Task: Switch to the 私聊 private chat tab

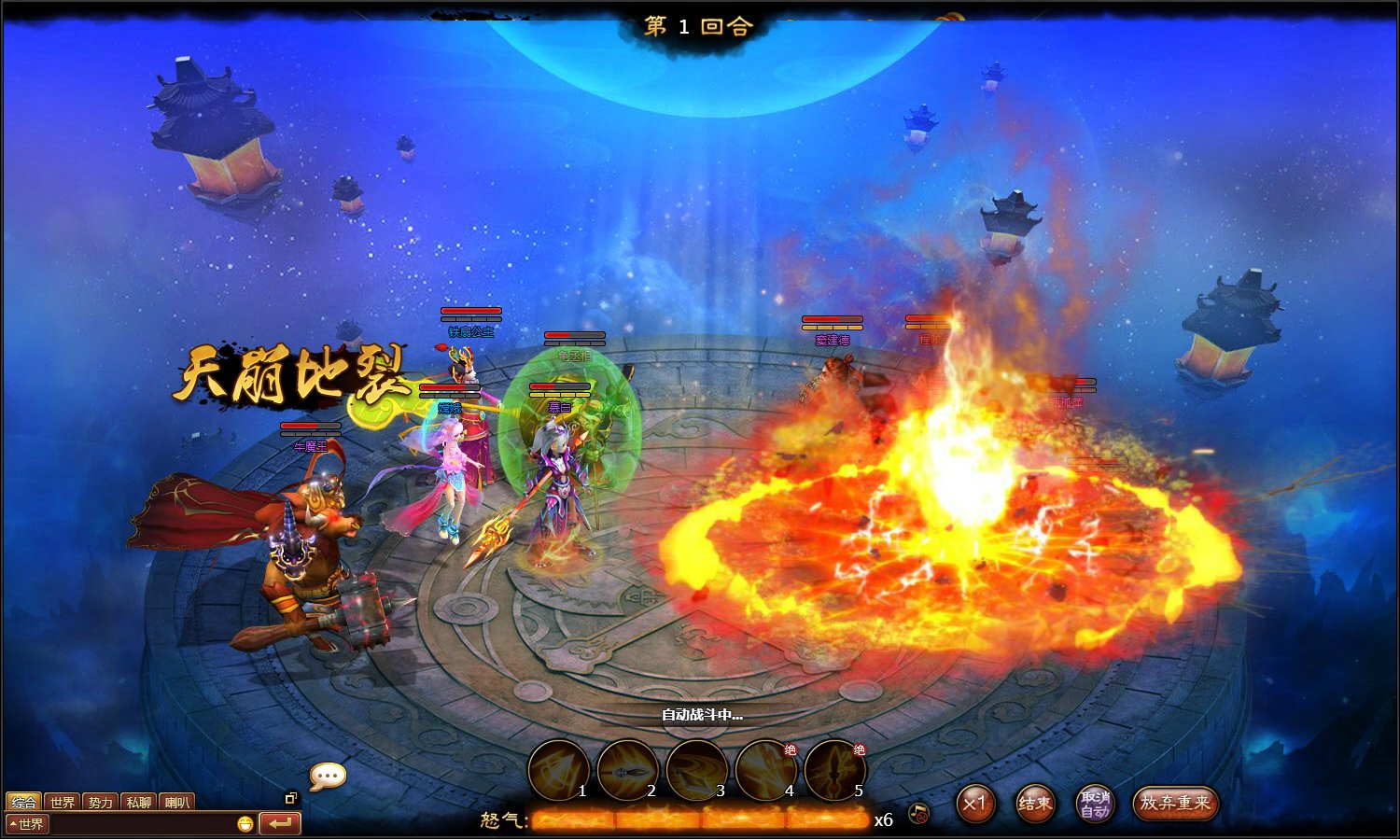Action: point(139,802)
